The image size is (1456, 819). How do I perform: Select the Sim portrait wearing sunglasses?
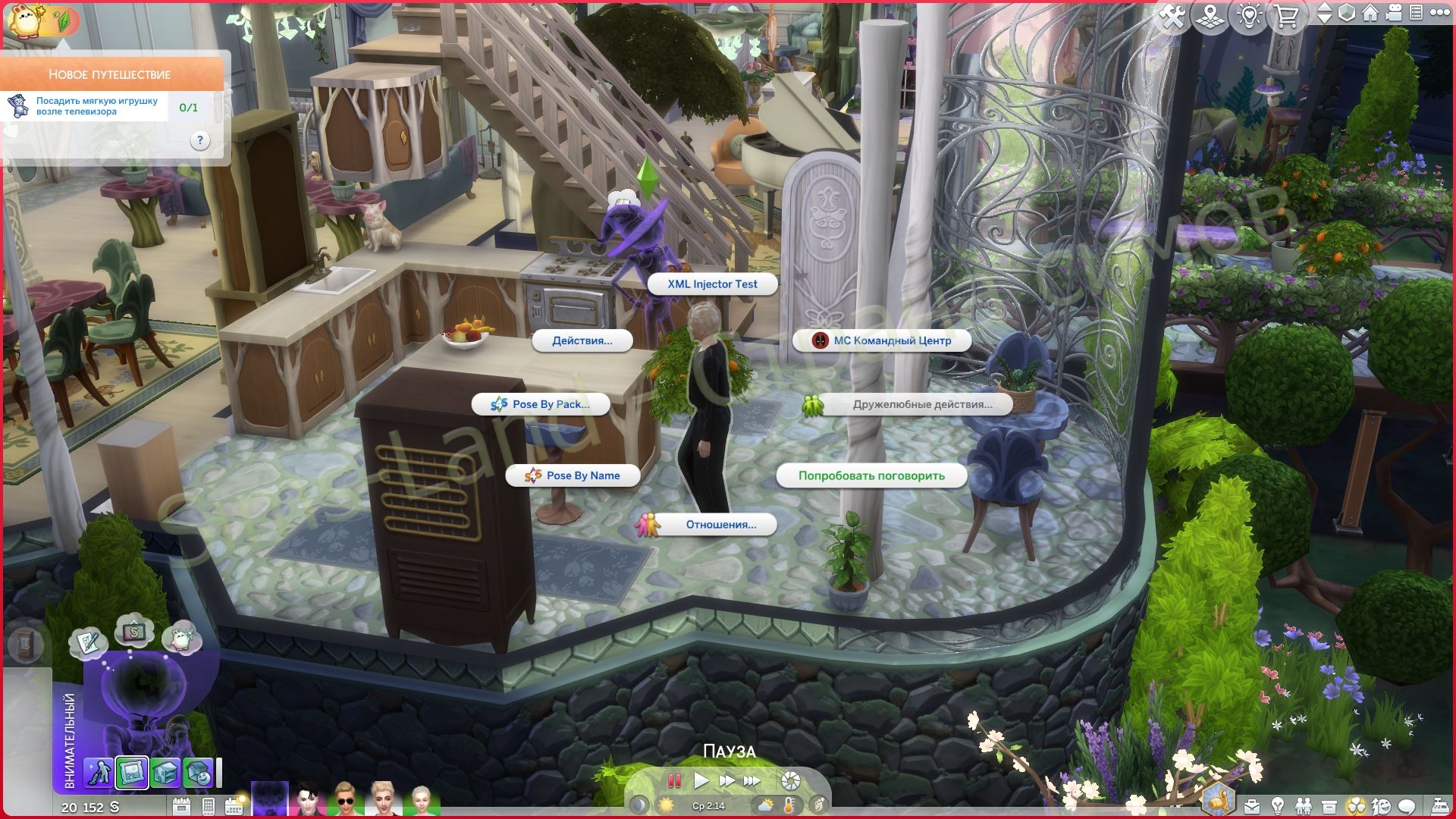coord(345,800)
